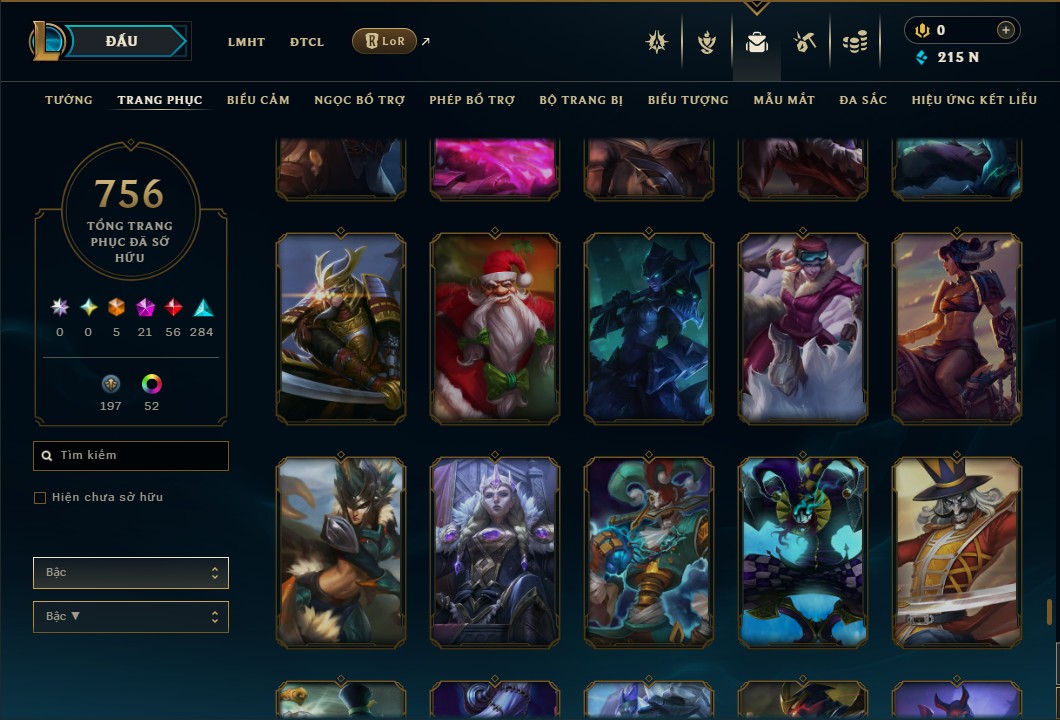This screenshot has width=1060, height=720.
Task: Open the Bậc ▼ sort order dropdown
Action: point(131,617)
